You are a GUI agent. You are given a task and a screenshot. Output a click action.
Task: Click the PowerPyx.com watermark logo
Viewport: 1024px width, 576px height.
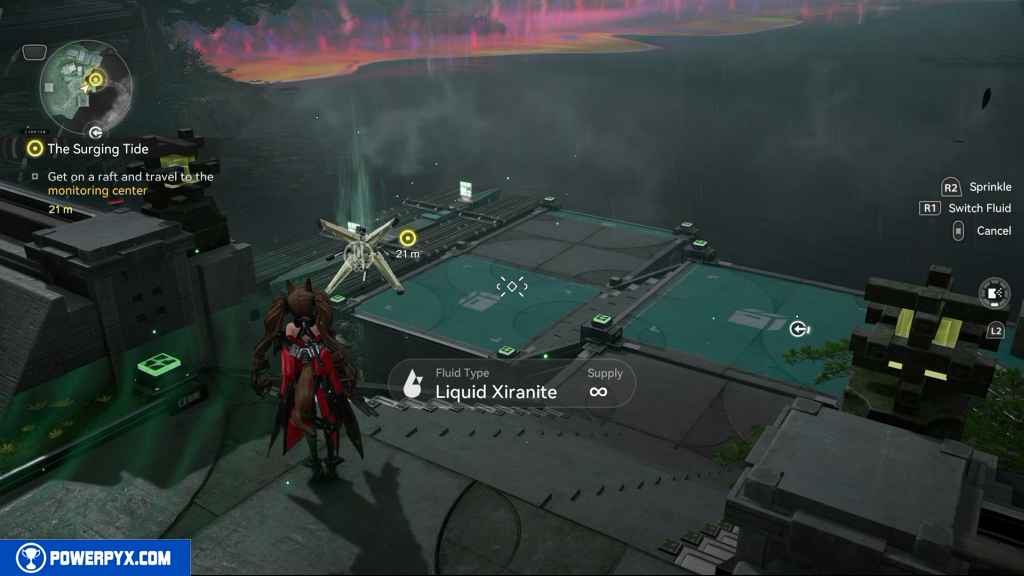pos(95,558)
